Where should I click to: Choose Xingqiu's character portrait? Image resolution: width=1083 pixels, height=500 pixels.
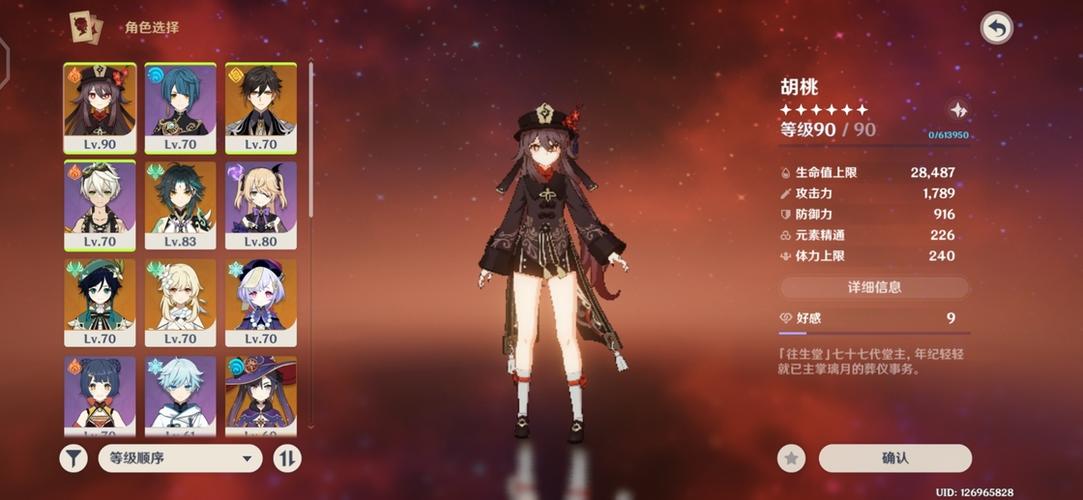(180, 105)
